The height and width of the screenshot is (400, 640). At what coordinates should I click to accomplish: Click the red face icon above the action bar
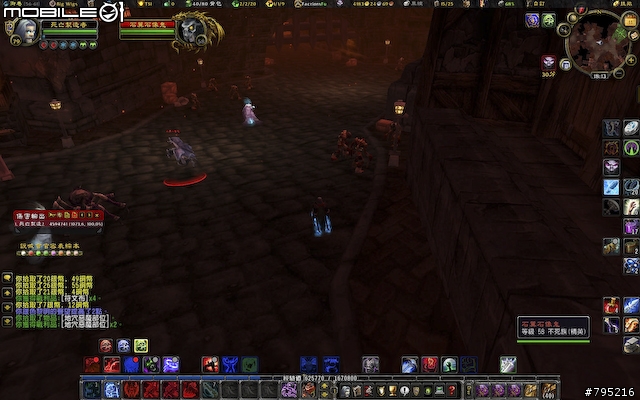(x=105, y=346)
